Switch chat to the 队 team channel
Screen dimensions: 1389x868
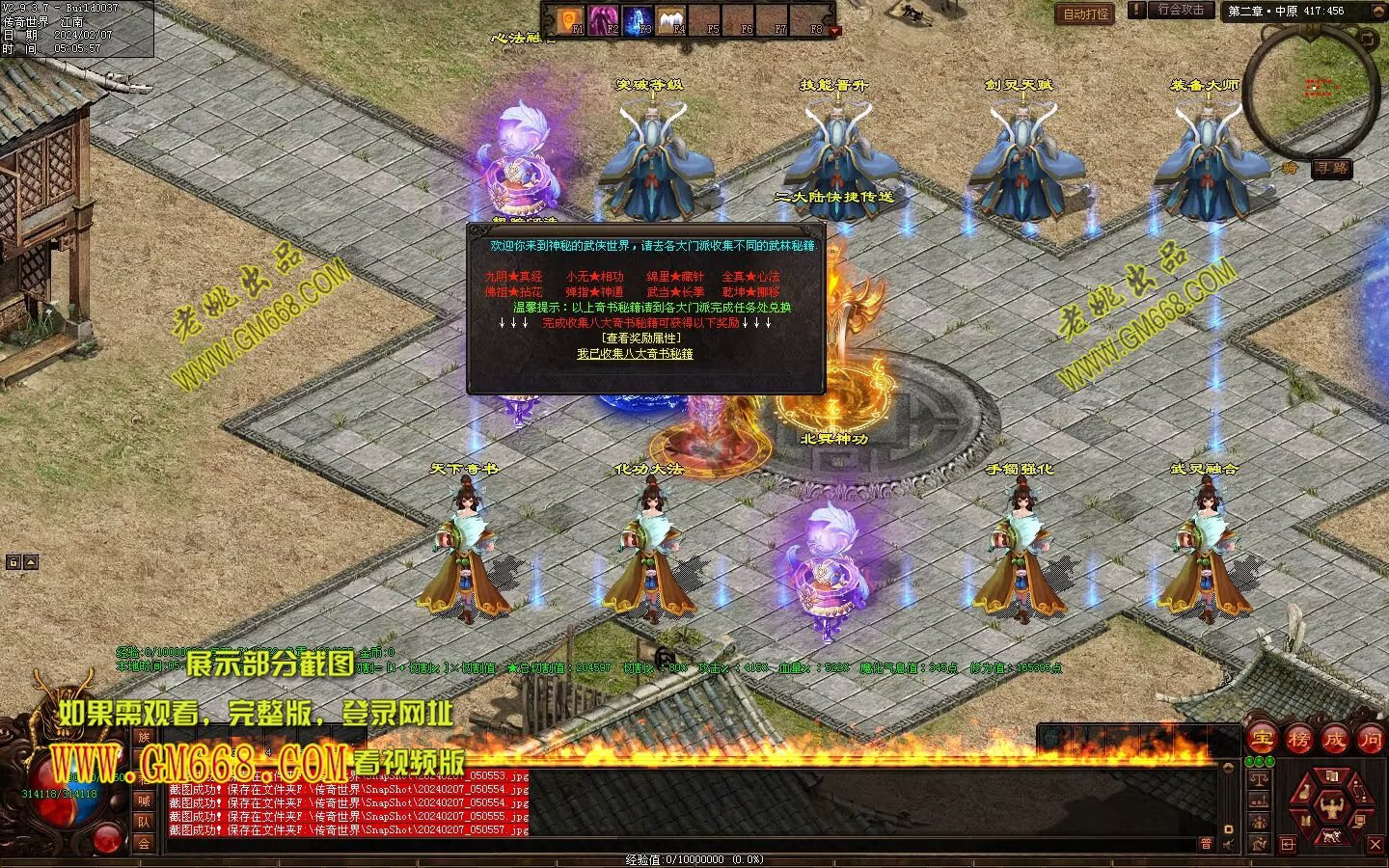tap(144, 822)
